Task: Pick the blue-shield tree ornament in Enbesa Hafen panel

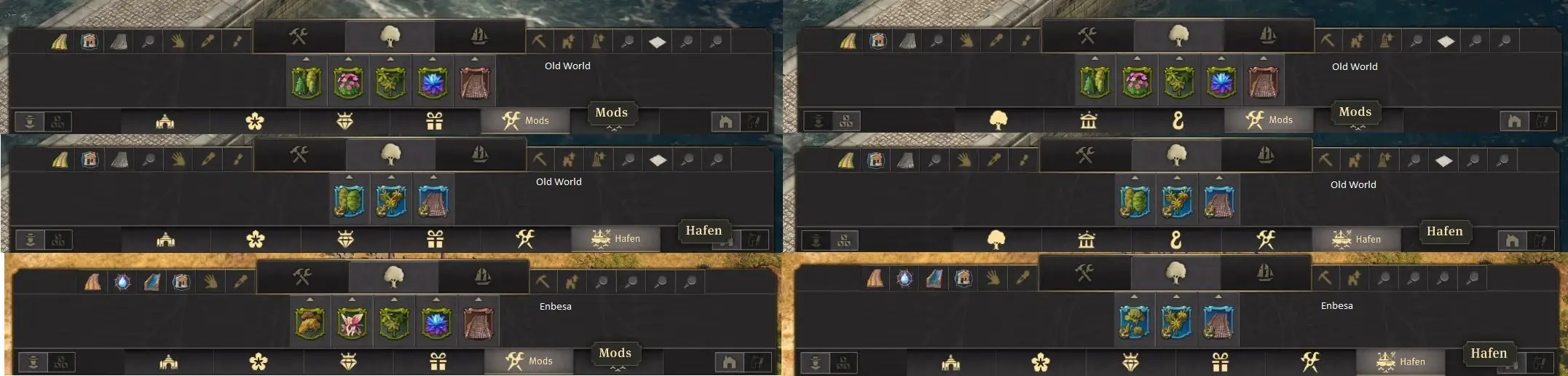Action: tap(1134, 321)
